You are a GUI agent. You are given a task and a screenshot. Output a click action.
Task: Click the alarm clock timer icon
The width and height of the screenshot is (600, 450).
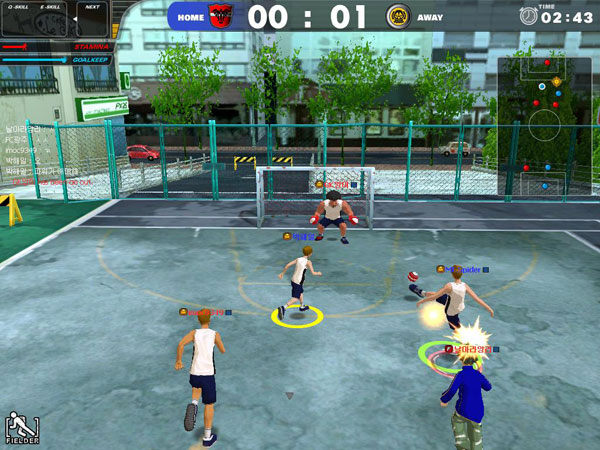click(x=527, y=15)
